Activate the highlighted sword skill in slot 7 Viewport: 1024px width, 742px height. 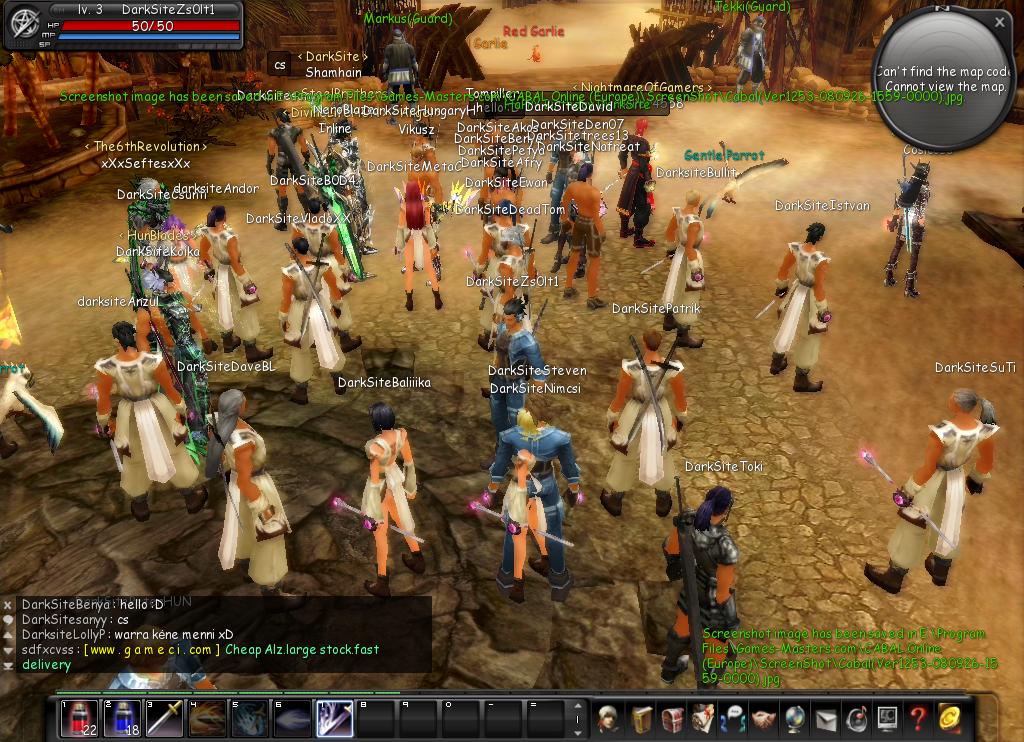pos(334,718)
